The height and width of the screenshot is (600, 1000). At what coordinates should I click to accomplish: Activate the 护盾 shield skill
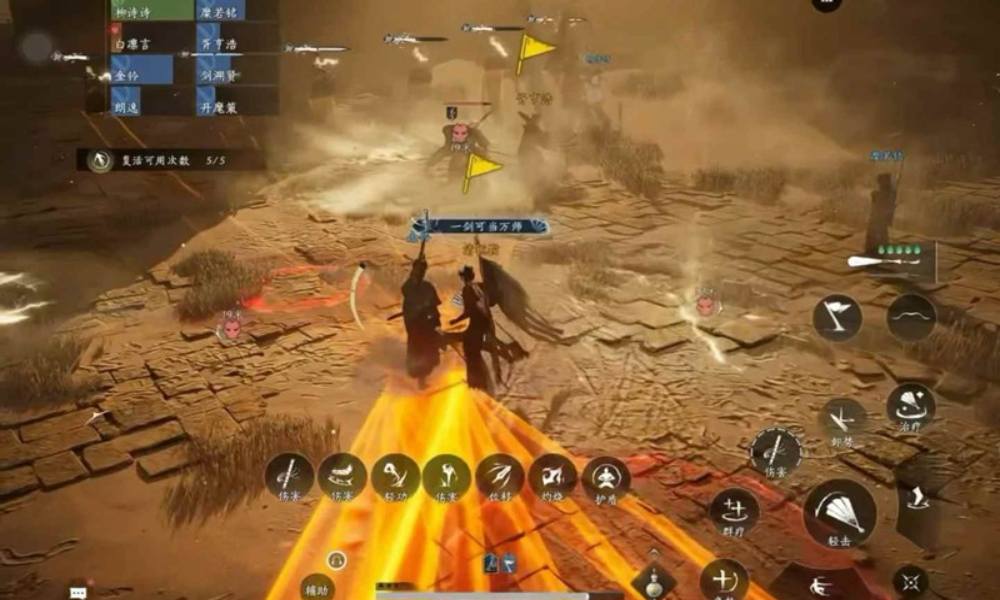click(605, 476)
